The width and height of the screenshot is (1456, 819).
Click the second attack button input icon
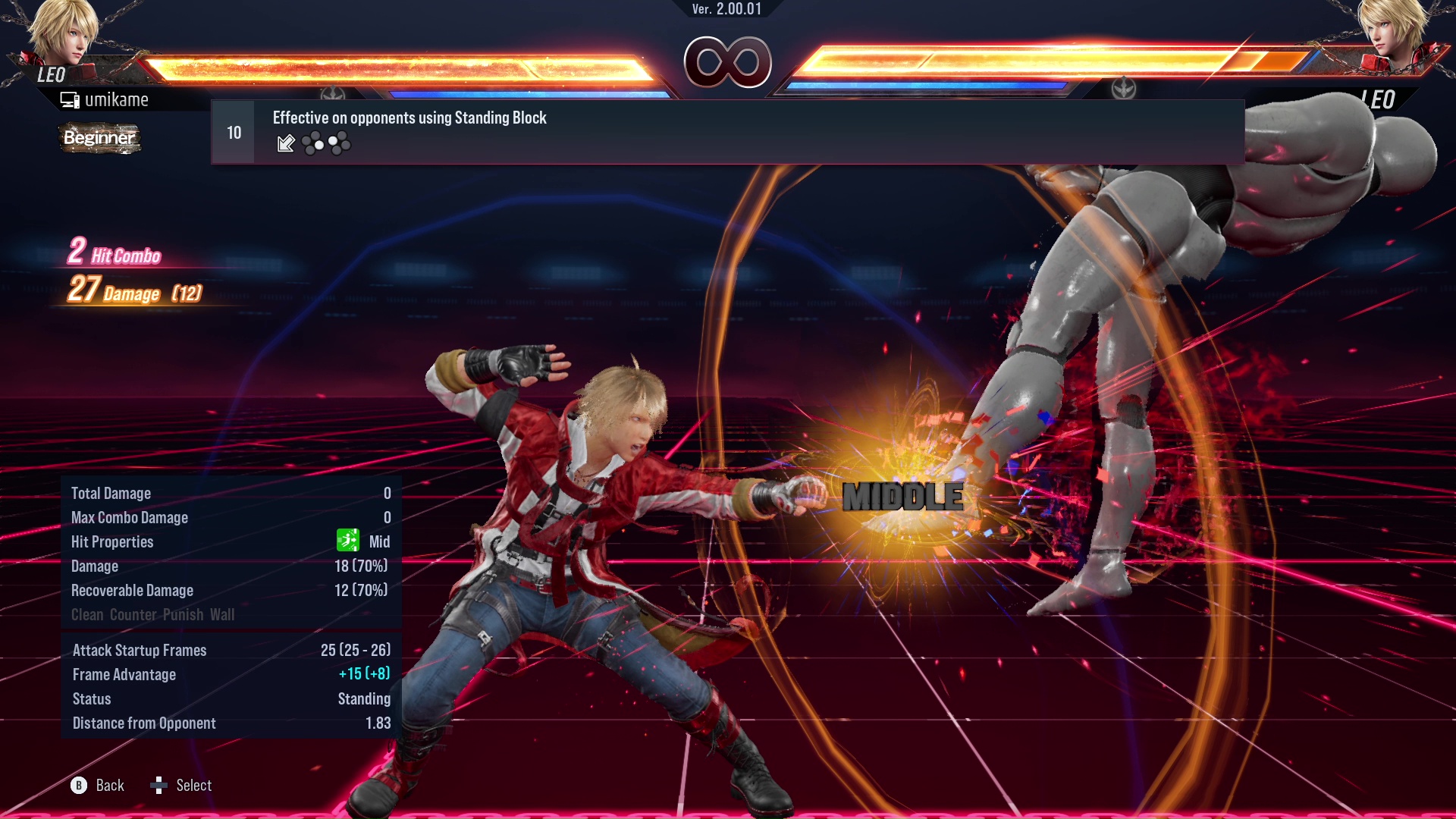pyautogui.click(x=338, y=144)
